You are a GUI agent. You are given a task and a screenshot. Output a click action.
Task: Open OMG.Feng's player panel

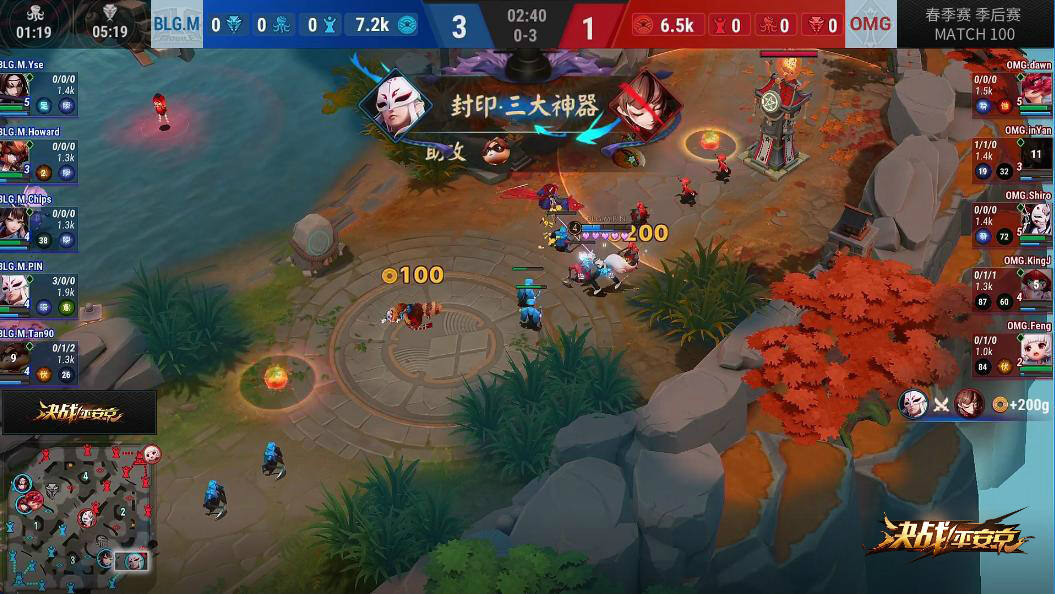coord(1013,354)
